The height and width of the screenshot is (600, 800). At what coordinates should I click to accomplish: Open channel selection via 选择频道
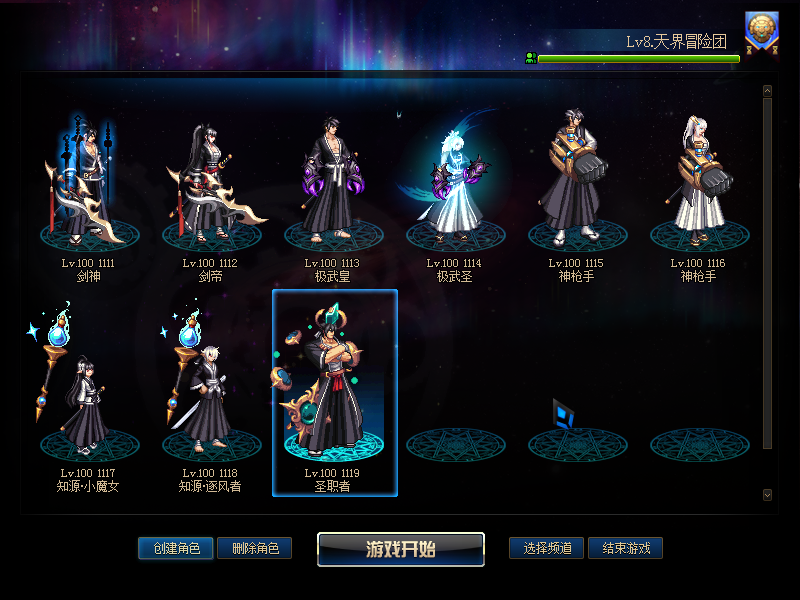pos(547,548)
